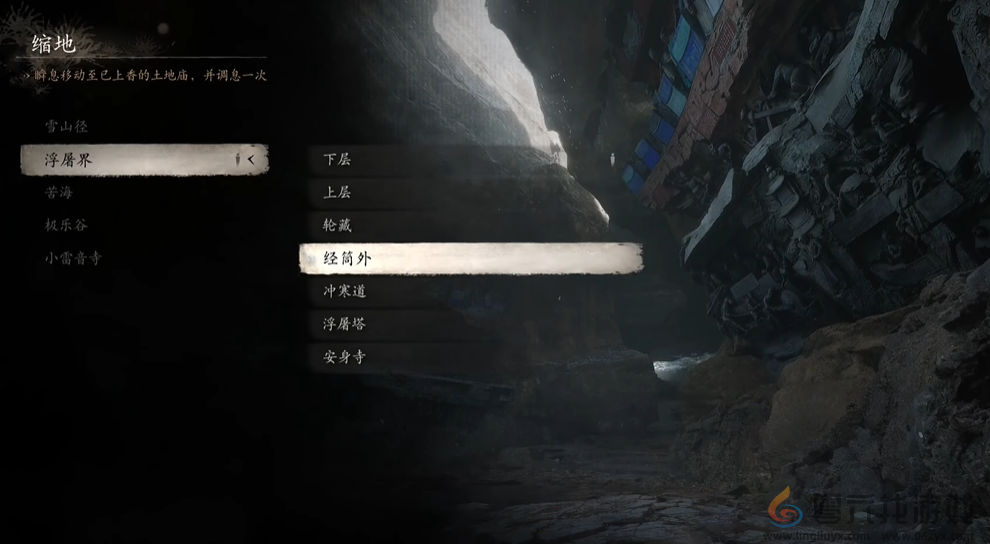Select the 轮藏 shrine destination
The image size is (990, 544).
click(x=470, y=226)
